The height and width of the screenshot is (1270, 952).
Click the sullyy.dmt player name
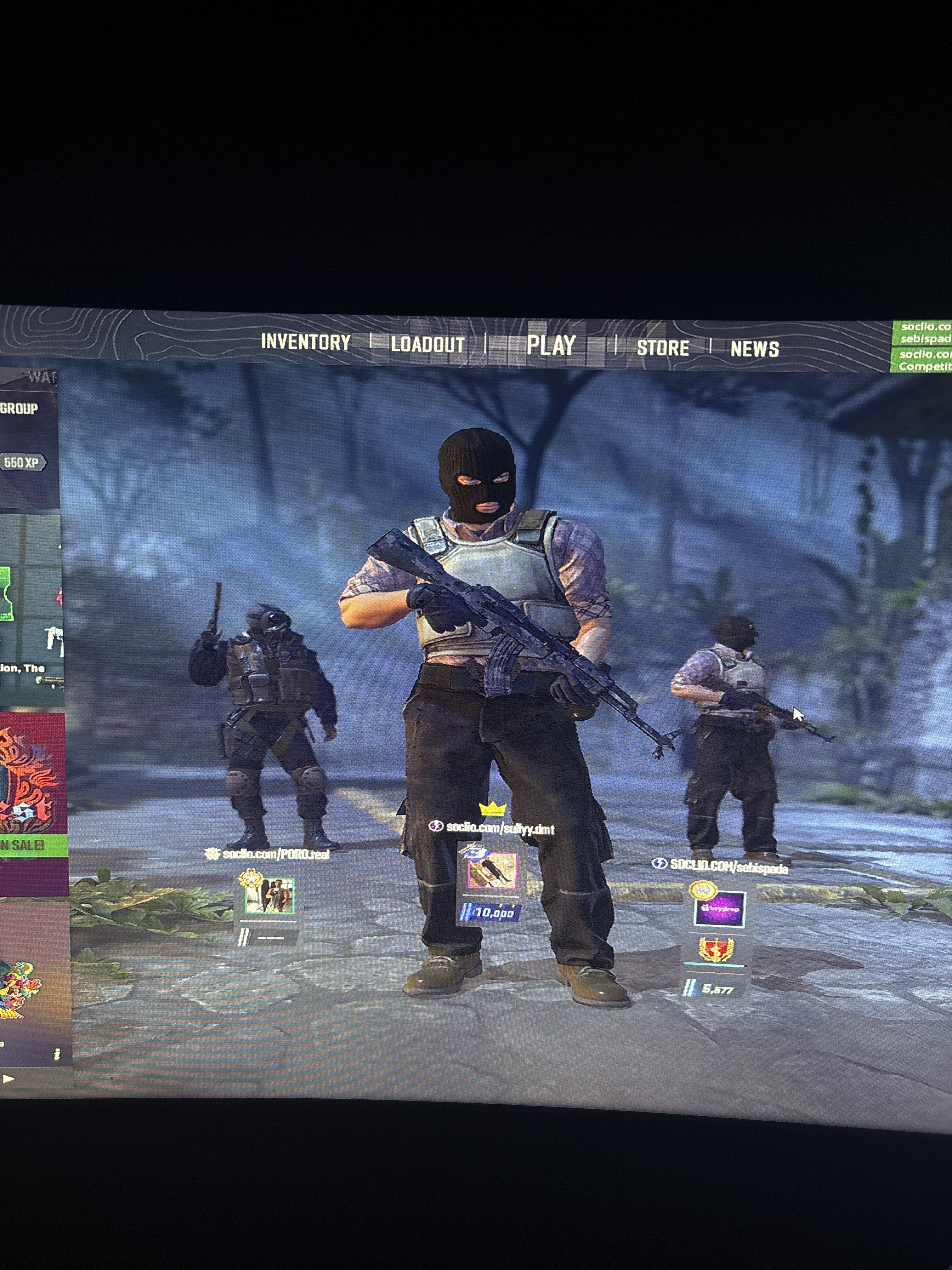[500, 828]
